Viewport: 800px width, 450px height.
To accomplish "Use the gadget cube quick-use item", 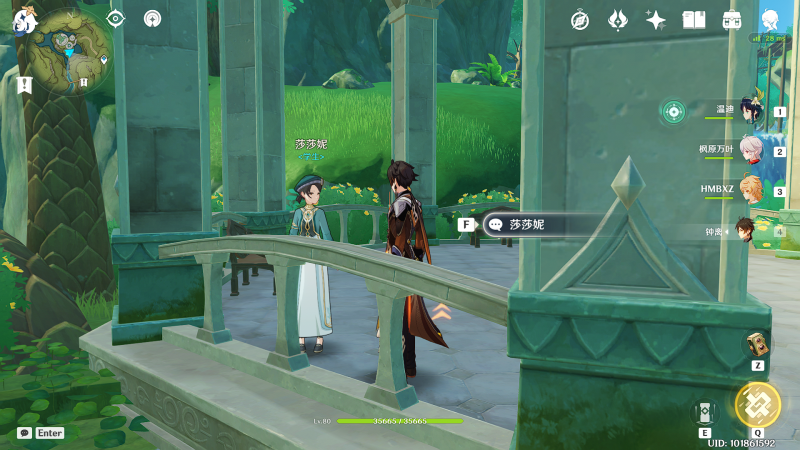I will (x=757, y=344).
